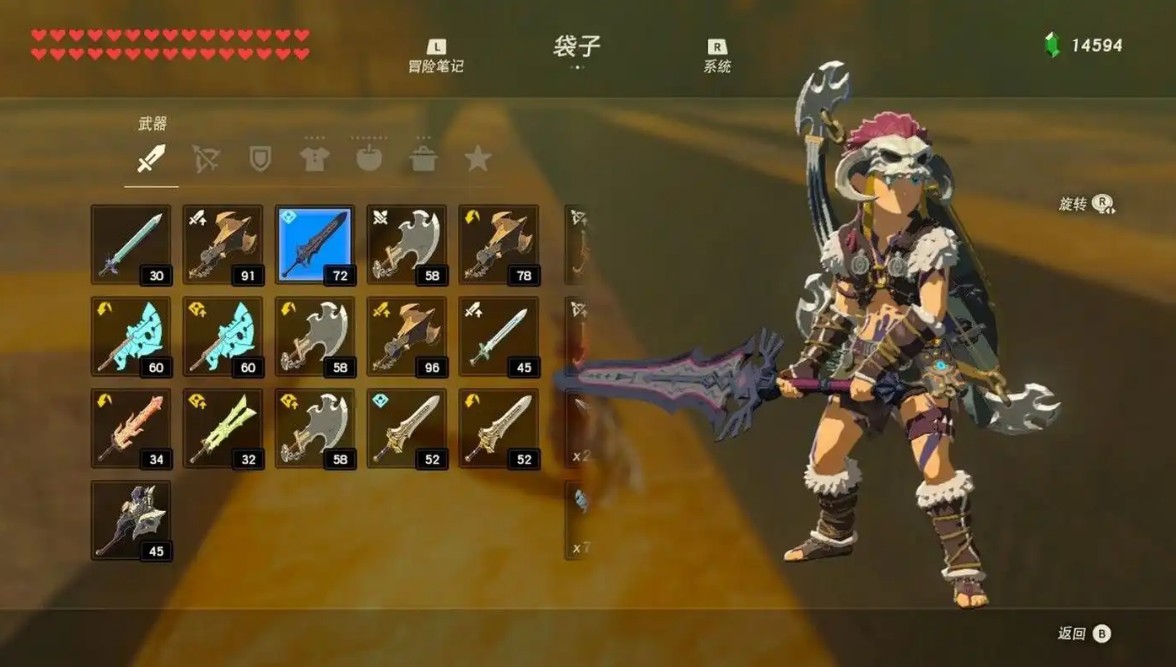Viewport: 1176px width, 667px height.
Task: Open the 系统 system page
Action: click(717, 56)
